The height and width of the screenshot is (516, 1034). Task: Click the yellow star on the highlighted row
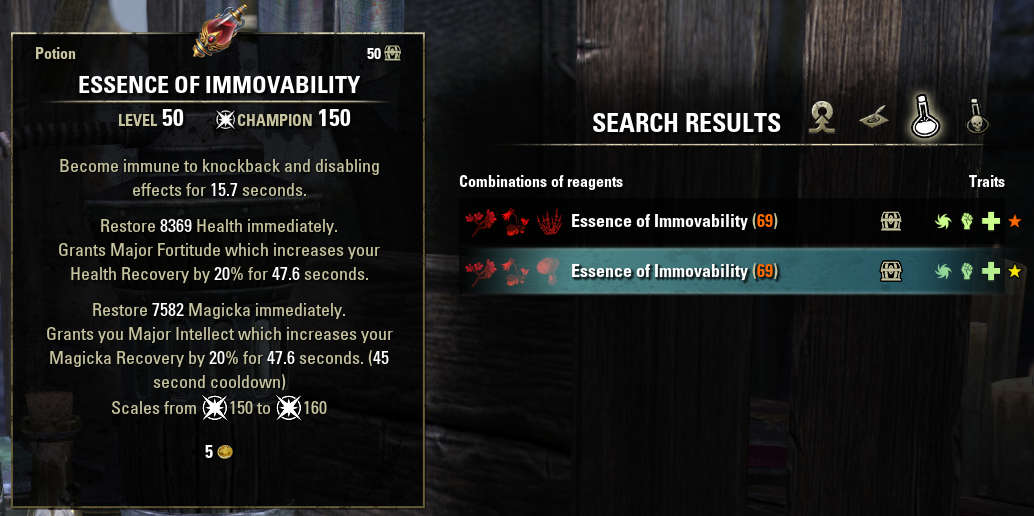pyautogui.click(x=1014, y=271)
